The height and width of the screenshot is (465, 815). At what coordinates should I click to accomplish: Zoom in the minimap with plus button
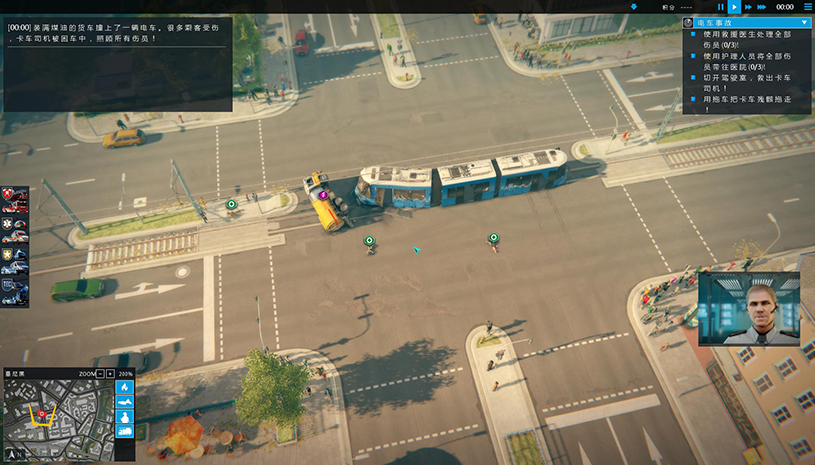tap(110, 373)
